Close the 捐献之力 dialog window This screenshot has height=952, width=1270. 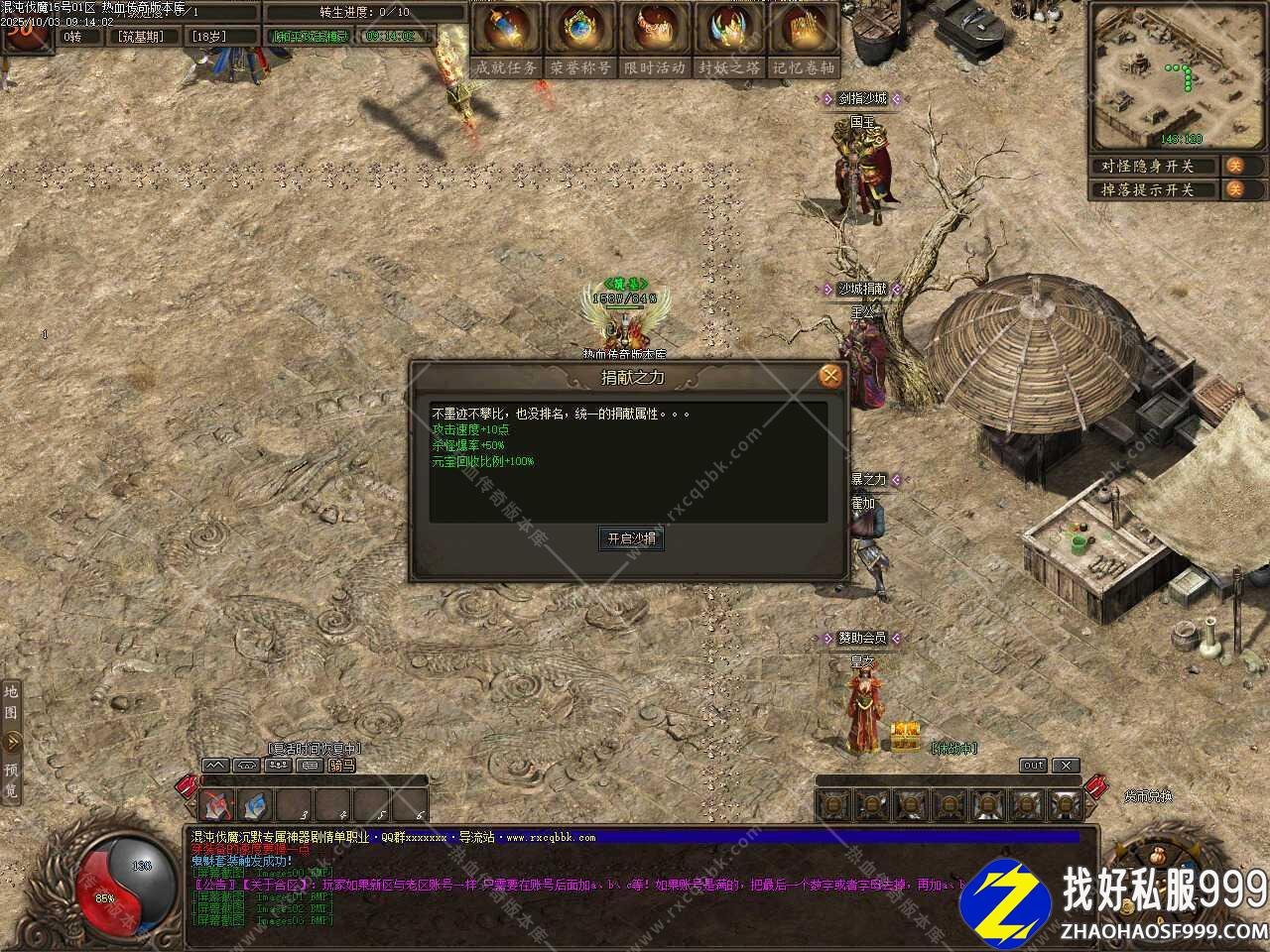coord(831,376)
